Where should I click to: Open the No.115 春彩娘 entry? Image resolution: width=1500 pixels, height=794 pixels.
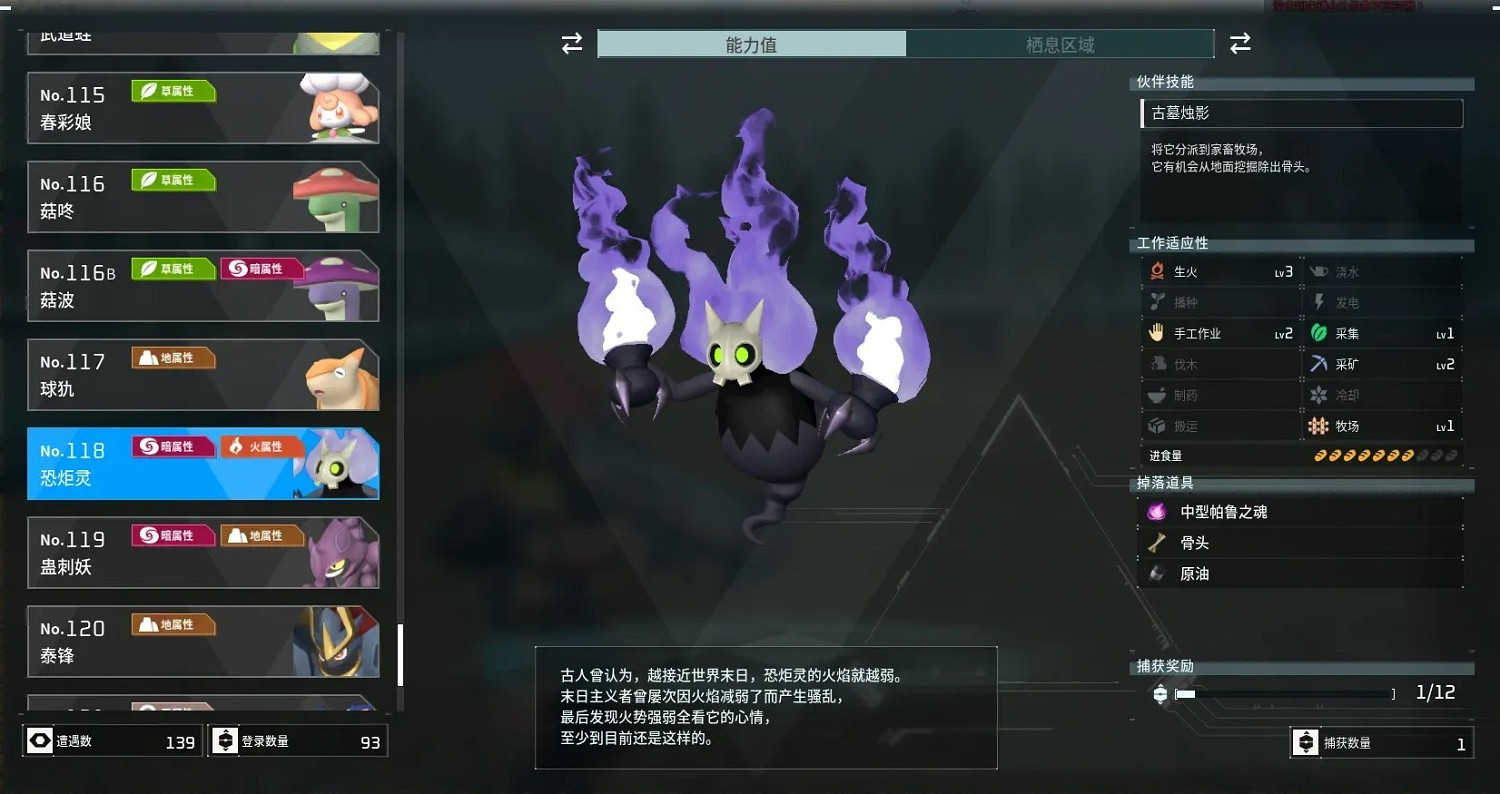200,107
